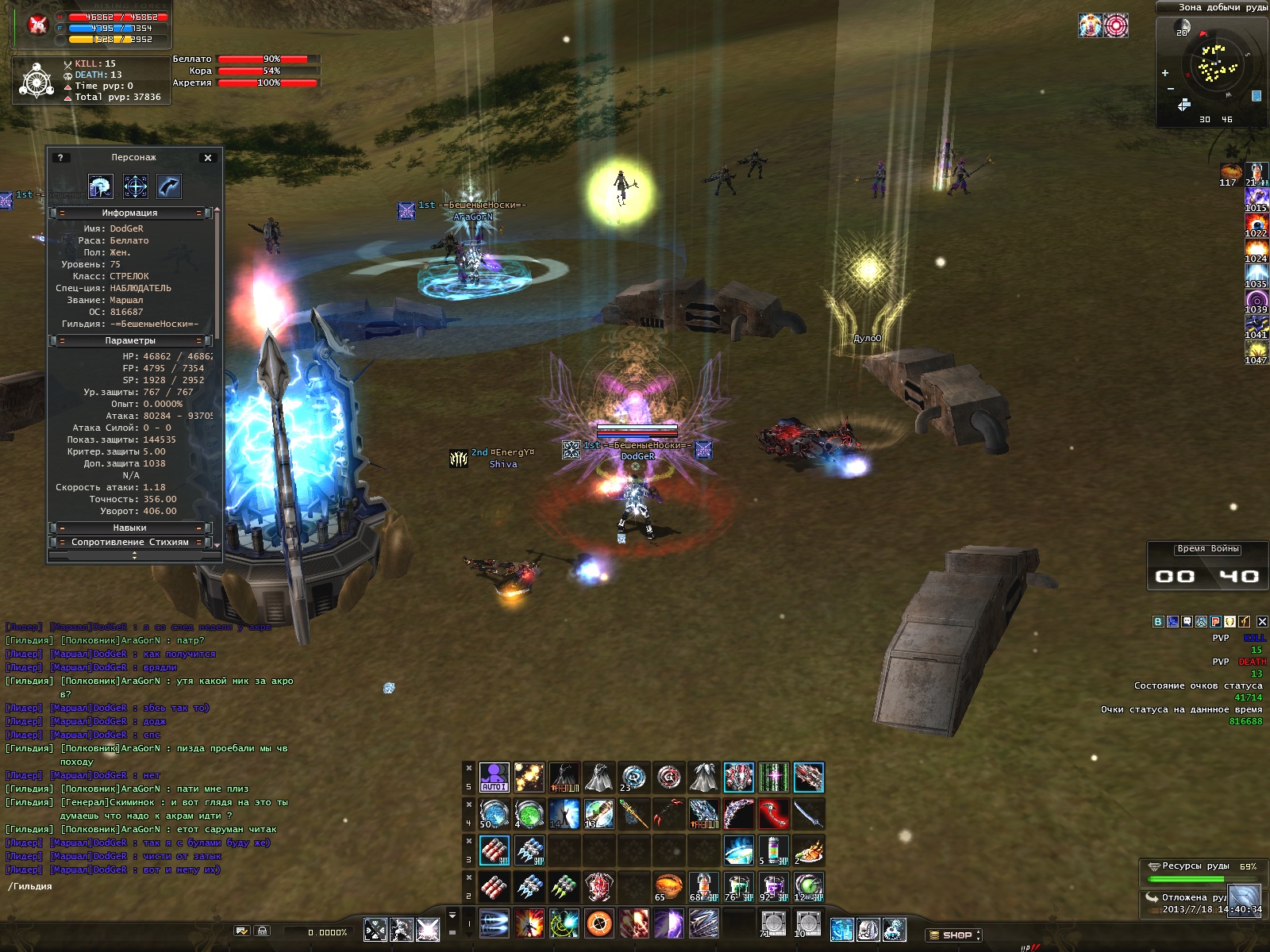Select the red scythe weapon slot
1270x952 pixels.
pyautogui.click(x=773, y=814)
